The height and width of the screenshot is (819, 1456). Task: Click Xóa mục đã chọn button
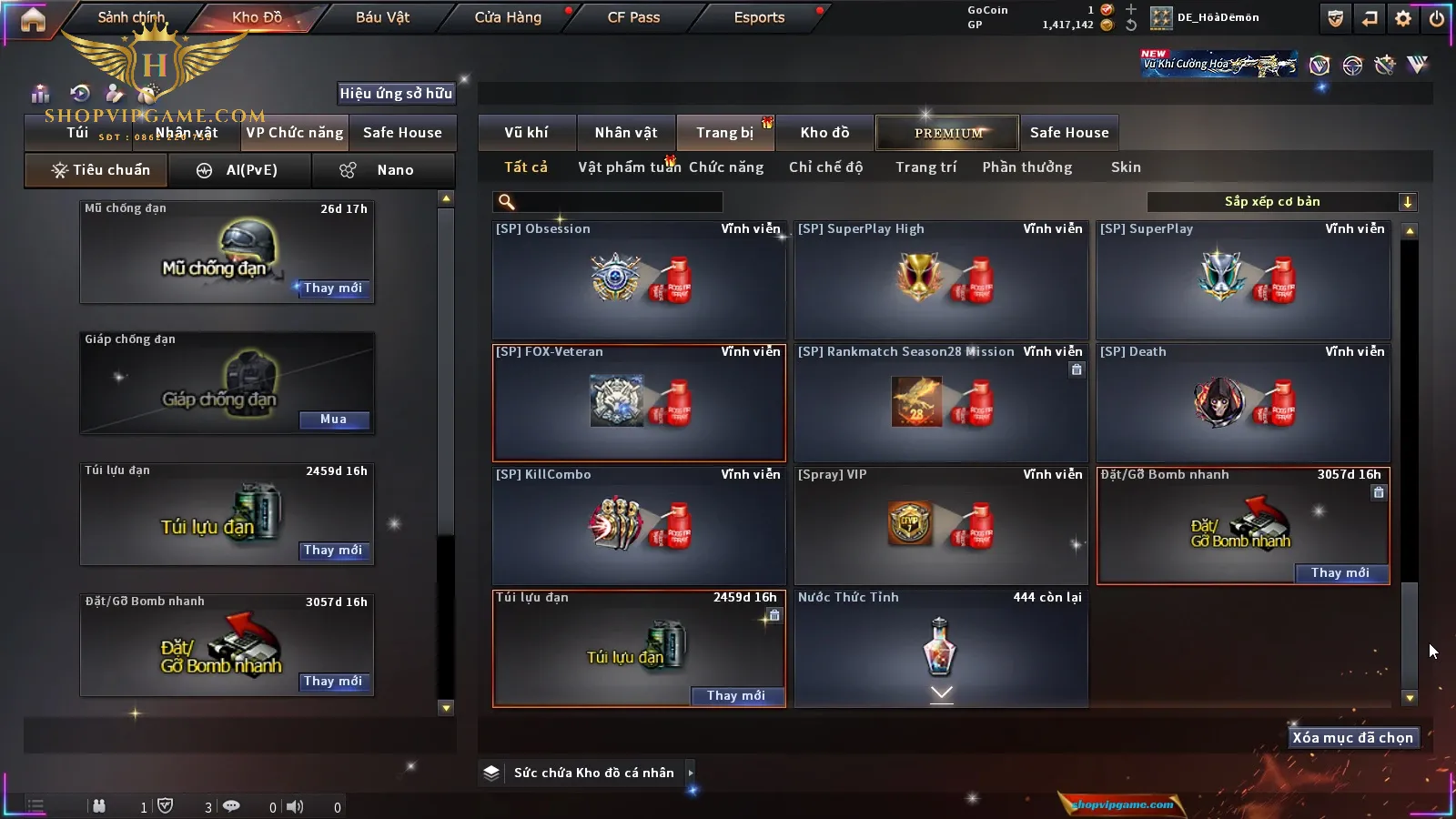pyautogui.click(x=1352, y=738)
